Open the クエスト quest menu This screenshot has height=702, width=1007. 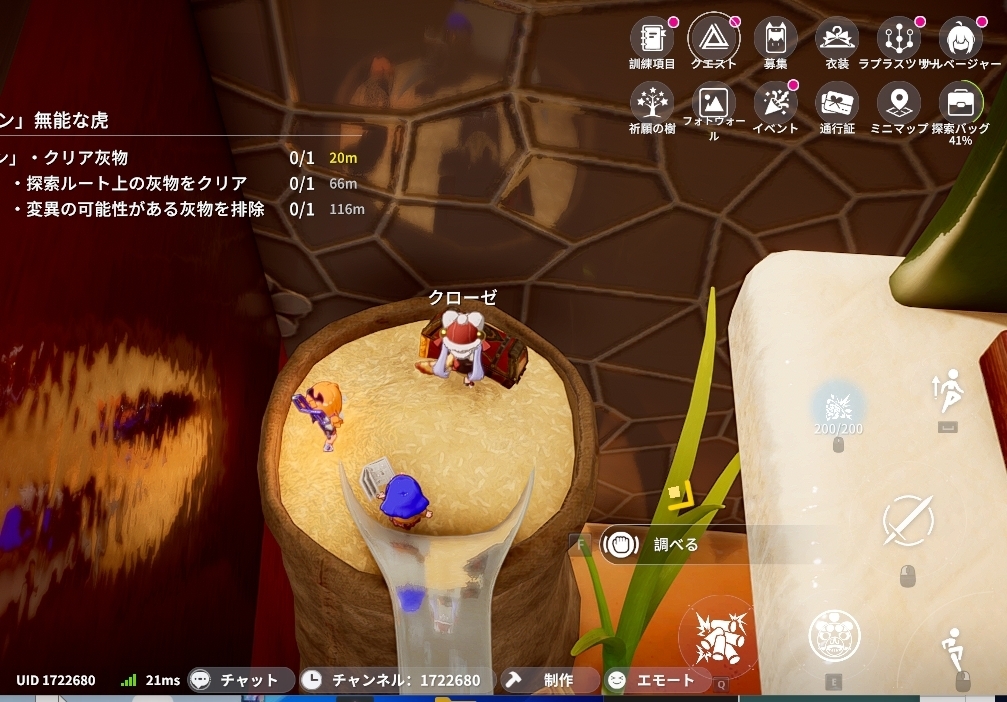714,39
